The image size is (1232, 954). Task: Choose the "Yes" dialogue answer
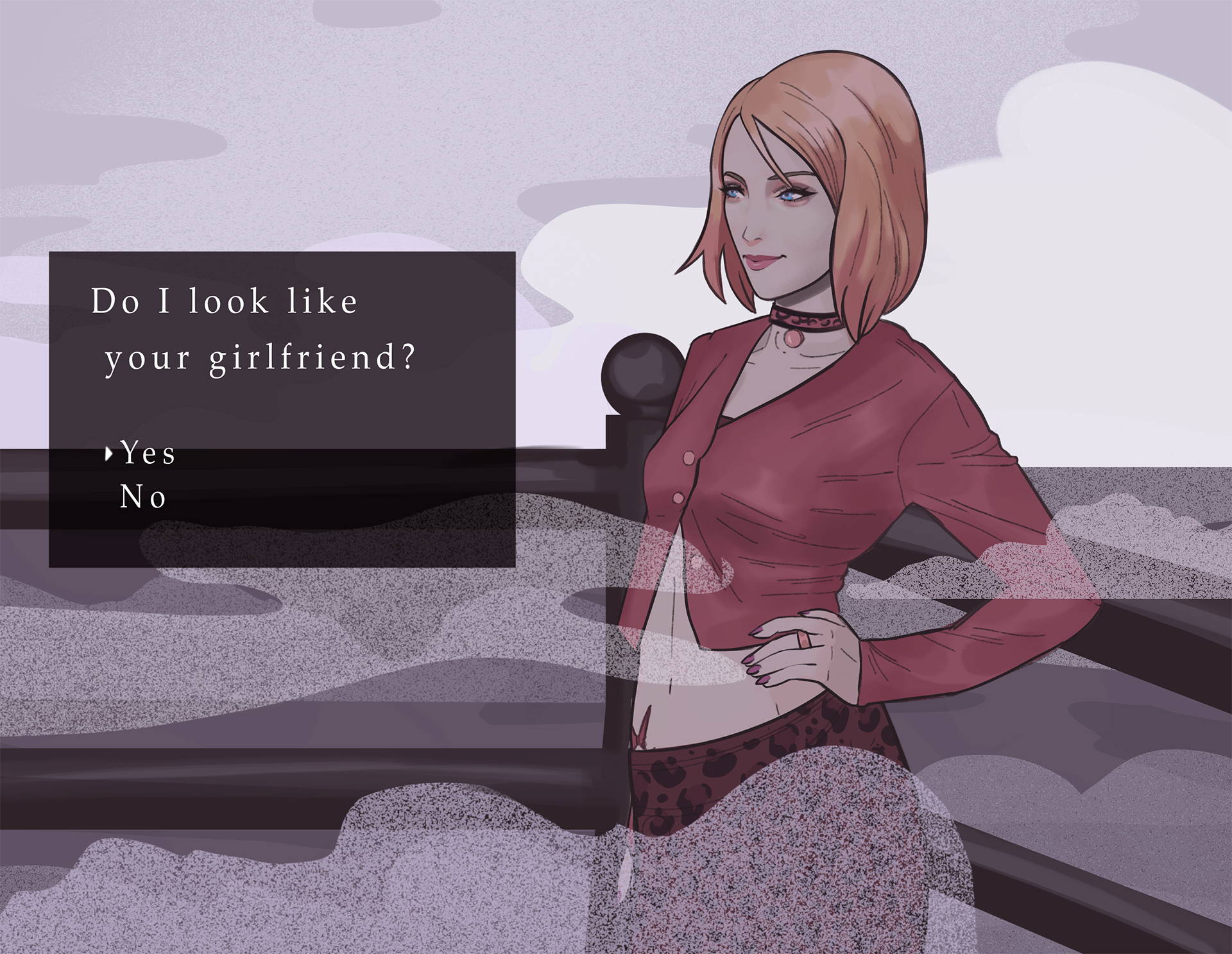[x=148, y=454]
